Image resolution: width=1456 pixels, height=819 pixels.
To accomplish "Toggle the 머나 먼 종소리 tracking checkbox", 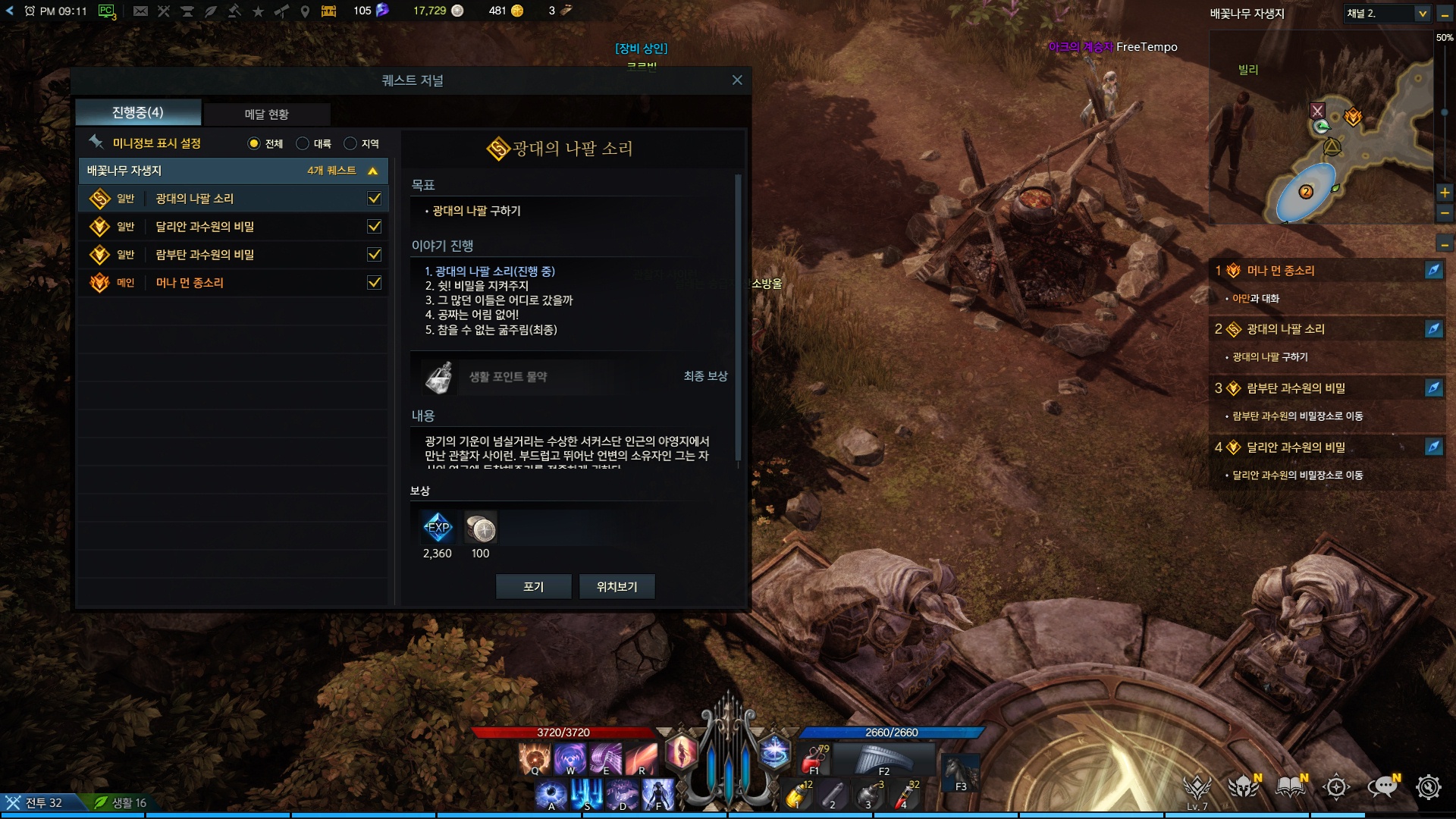I will point(374,283).
